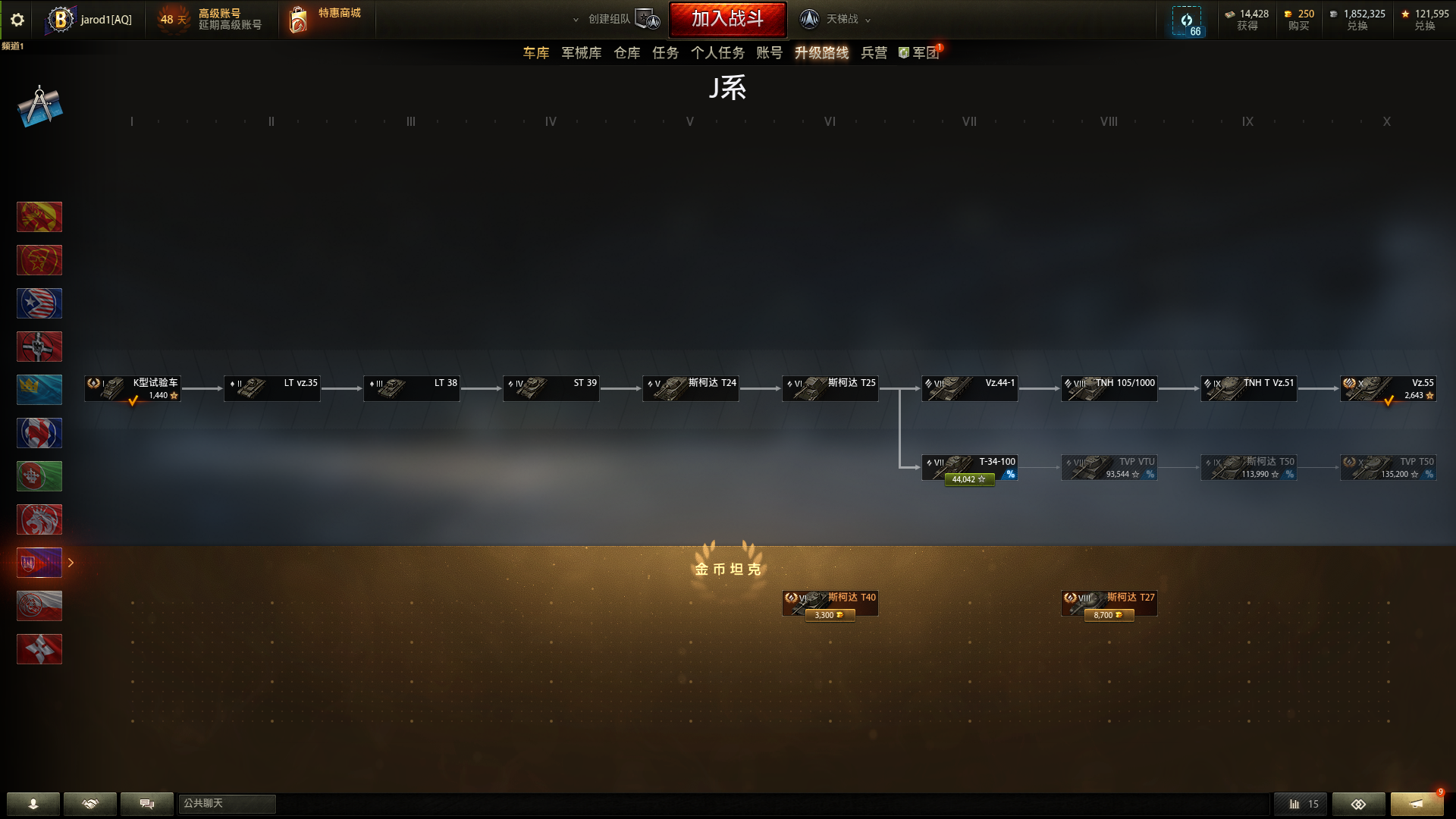Choose the 斯柯达 T25 tank node
This screenshot has width=1456, height=819.
click(x=830, y=388)
